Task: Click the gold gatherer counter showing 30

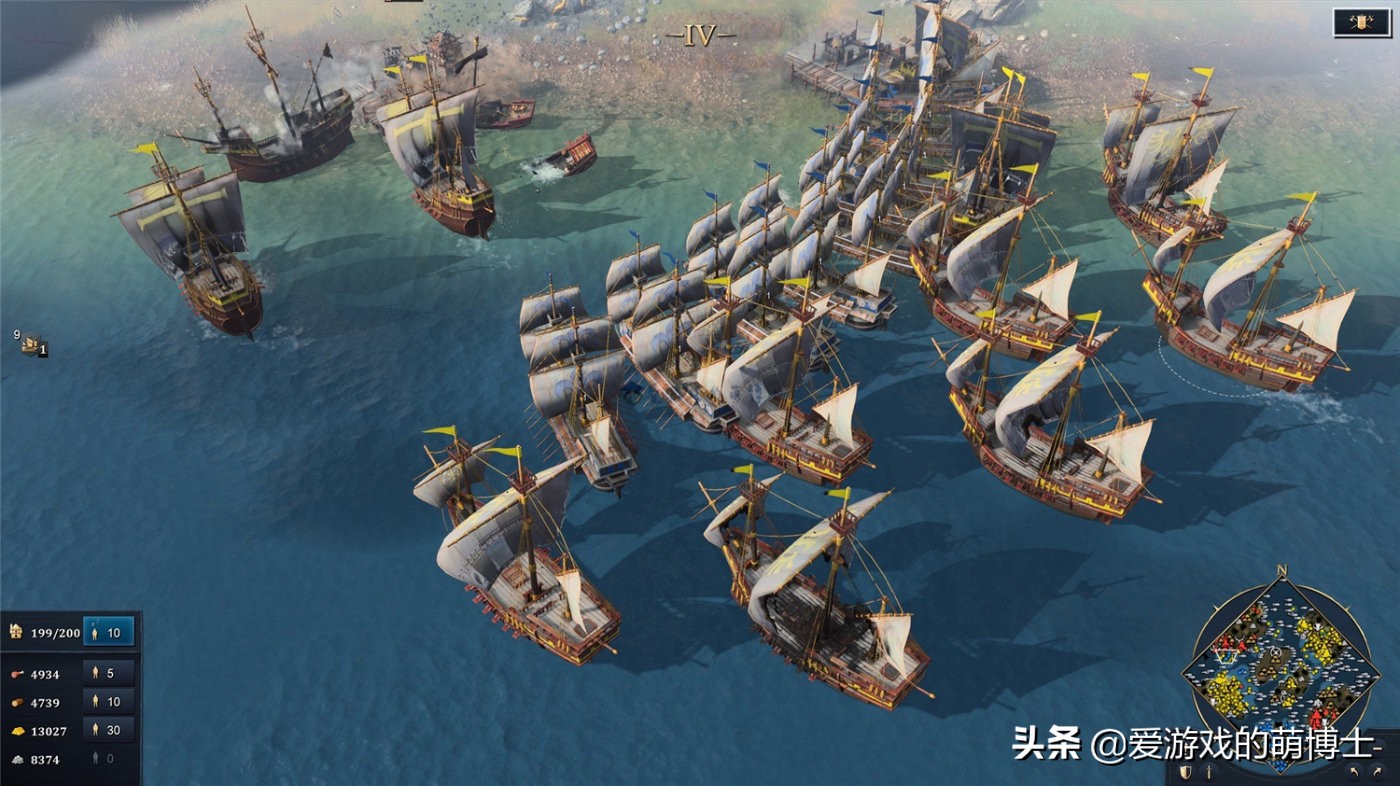Action: coord(105,730)
